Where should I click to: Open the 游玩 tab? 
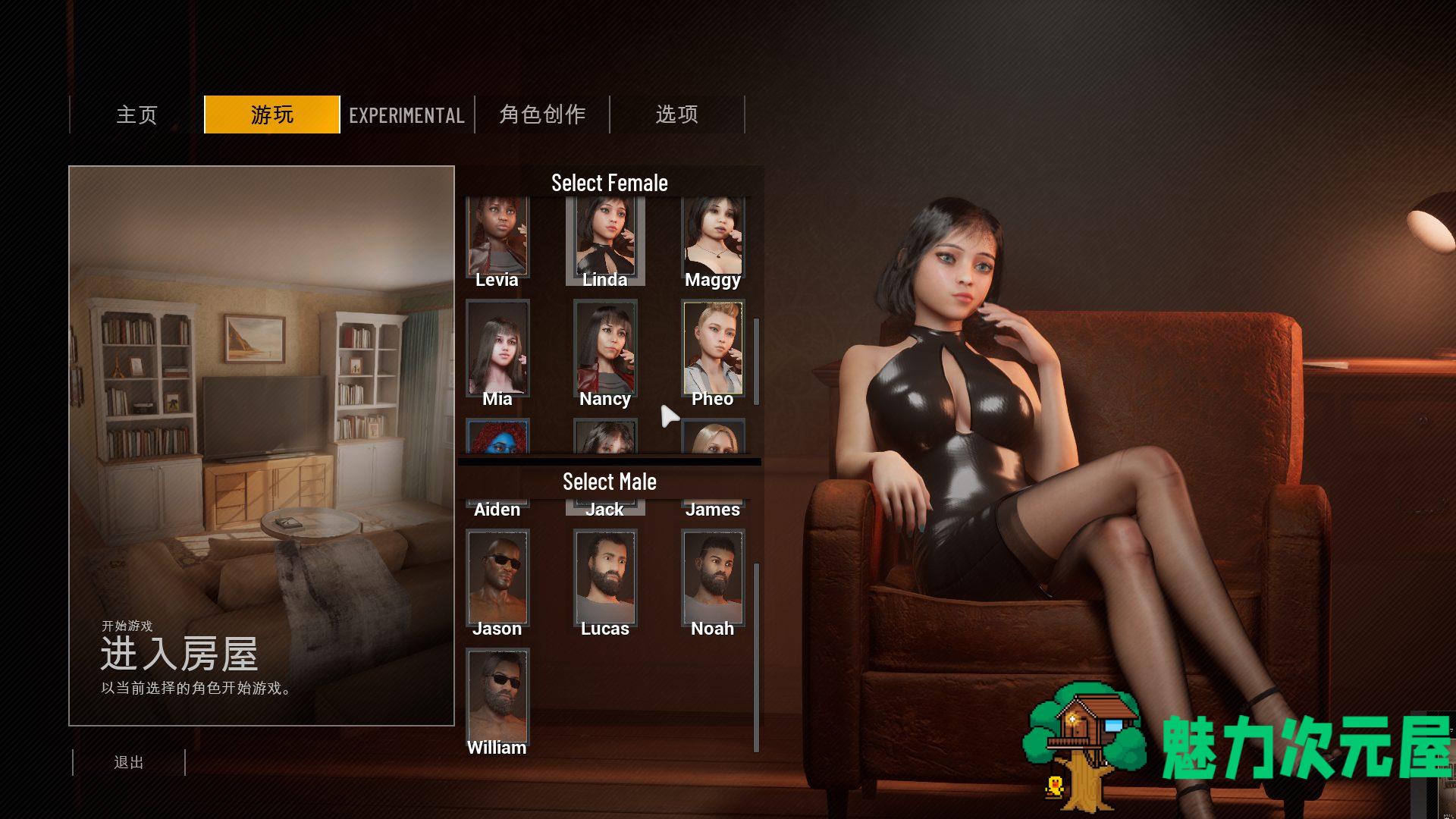[x=272, y=115]
